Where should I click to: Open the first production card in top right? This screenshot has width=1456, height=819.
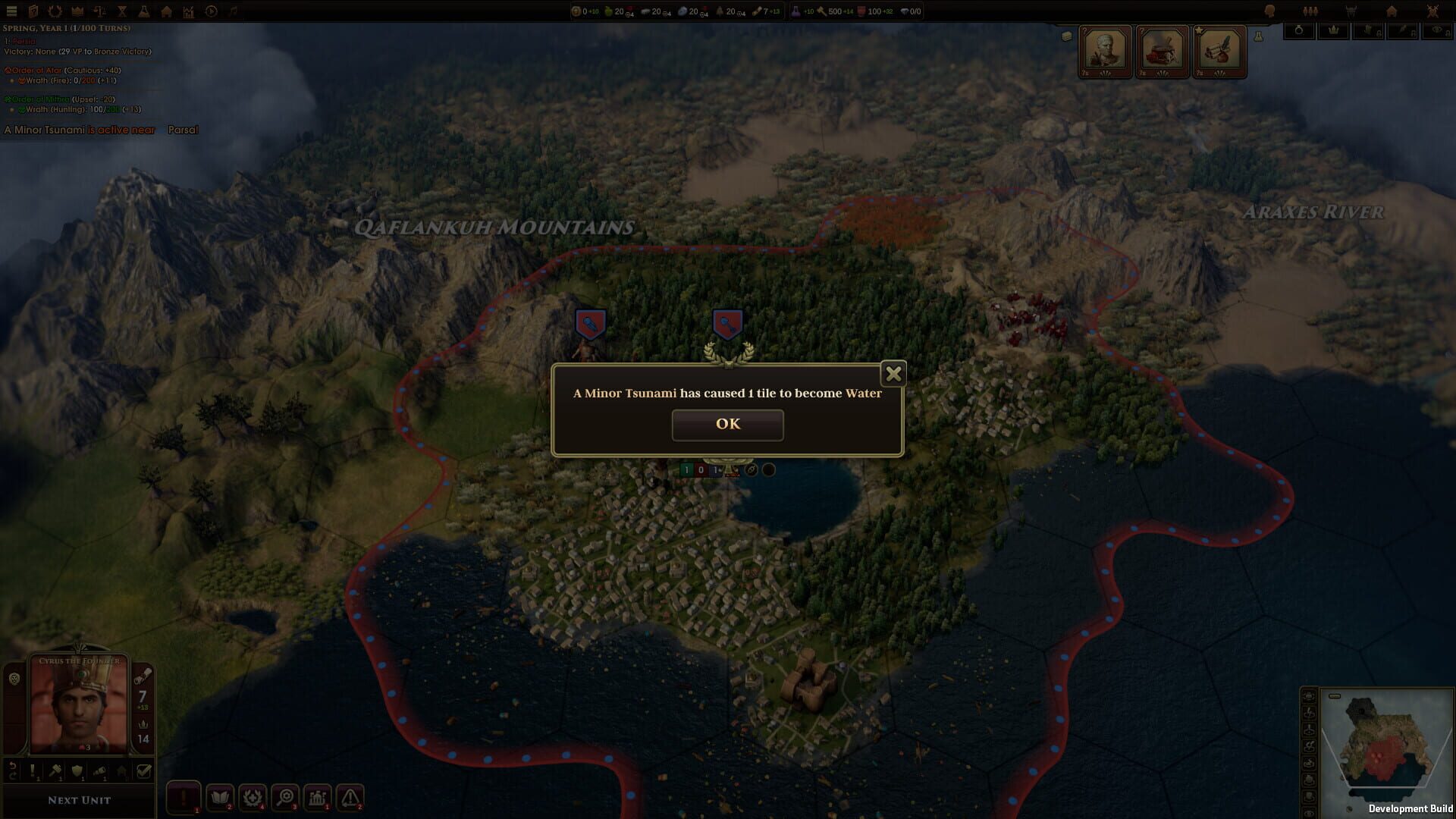tap(1105, 51)
